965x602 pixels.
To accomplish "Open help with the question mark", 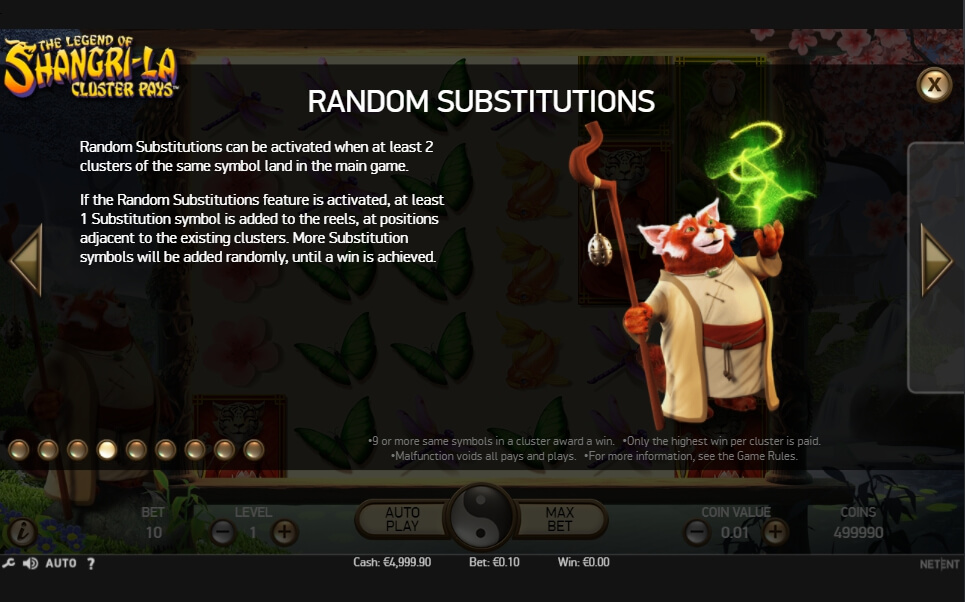I will (91, 563).
